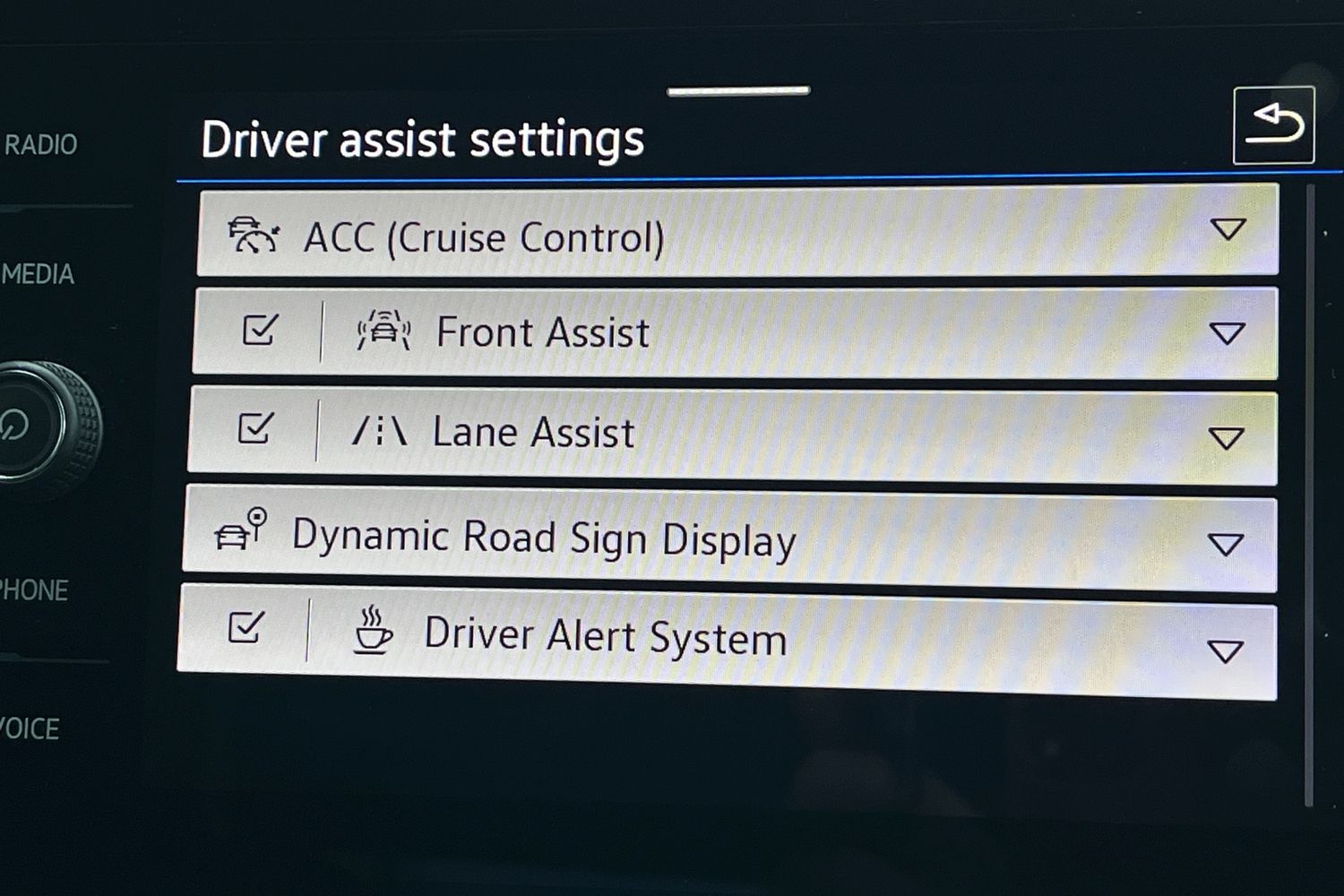Tap the drag handle bar above the title
Image resolution: width=1344 pixels, height=896 pixels.
738,90
